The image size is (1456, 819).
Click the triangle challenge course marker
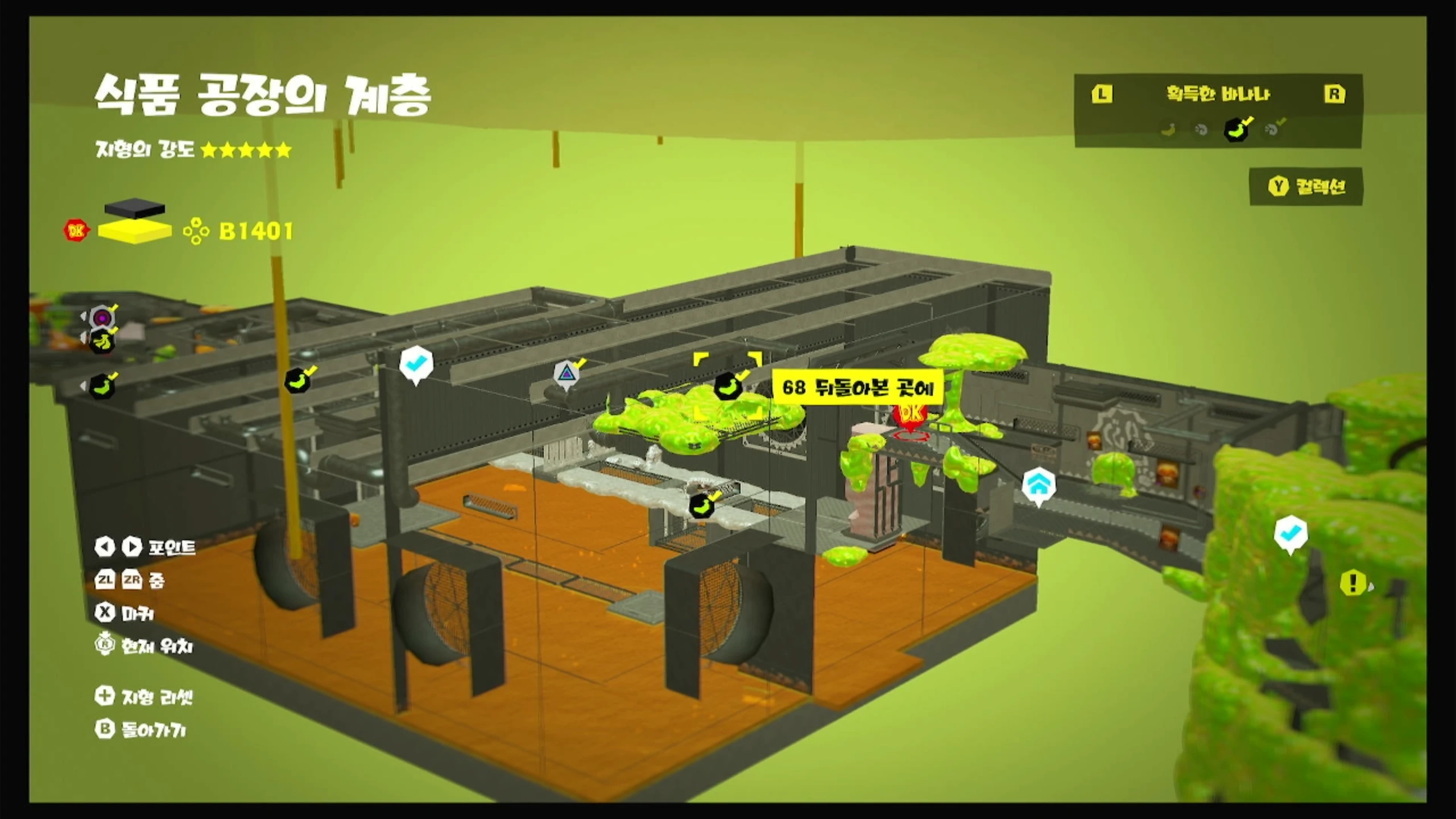click(565, 374)
